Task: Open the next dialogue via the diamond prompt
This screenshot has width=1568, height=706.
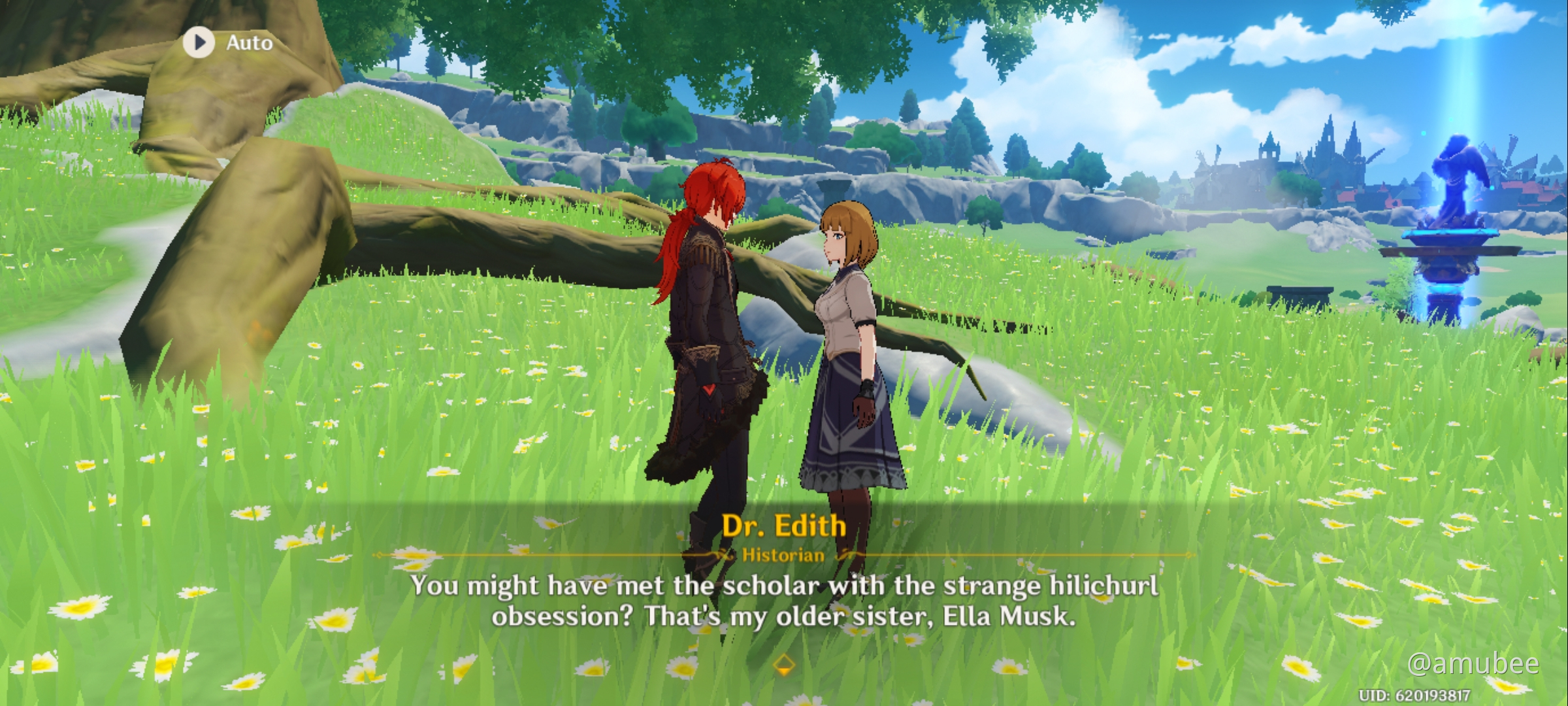Action: click(785, 664)
